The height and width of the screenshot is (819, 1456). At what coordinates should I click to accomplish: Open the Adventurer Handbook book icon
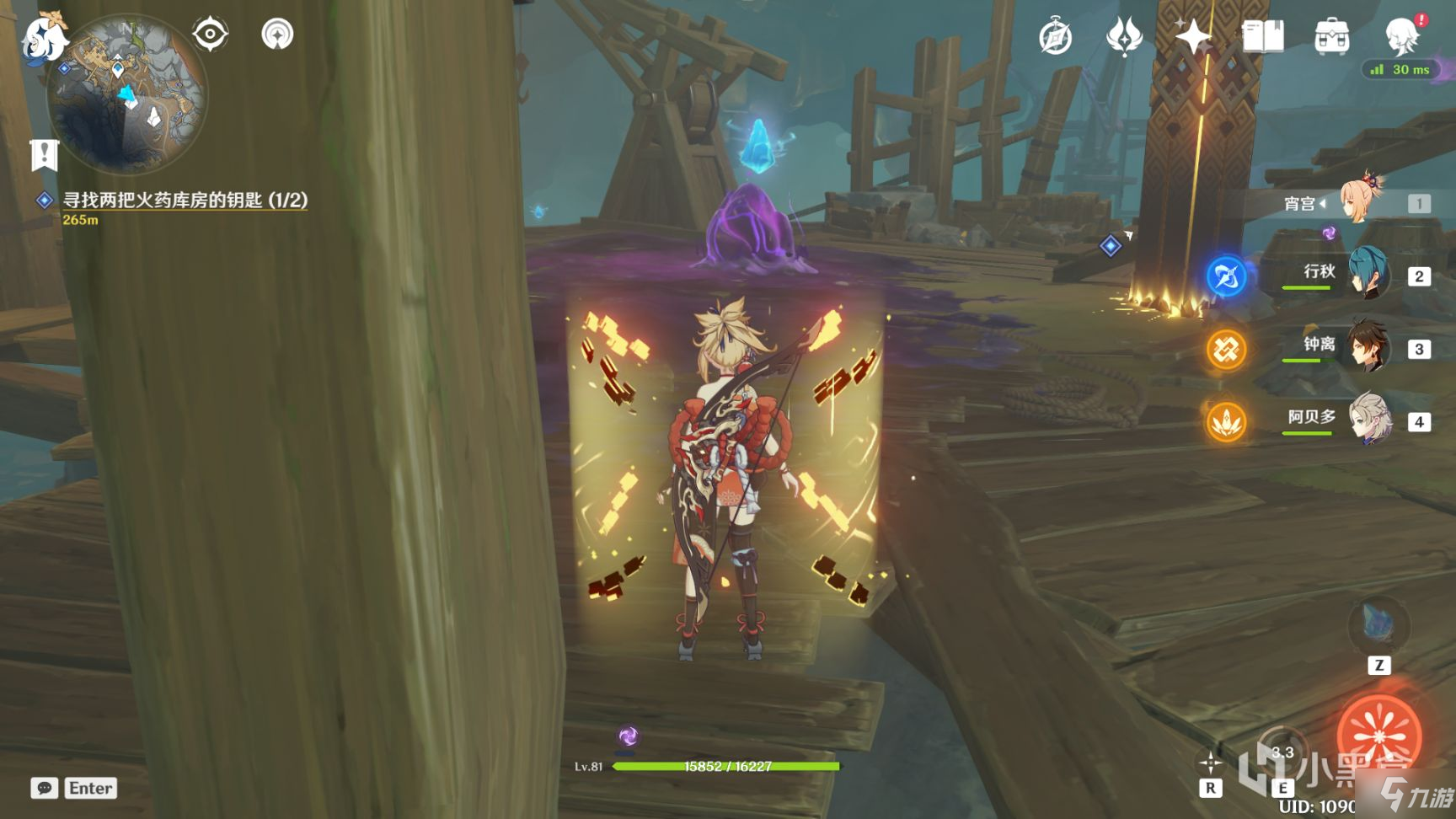1262,37
